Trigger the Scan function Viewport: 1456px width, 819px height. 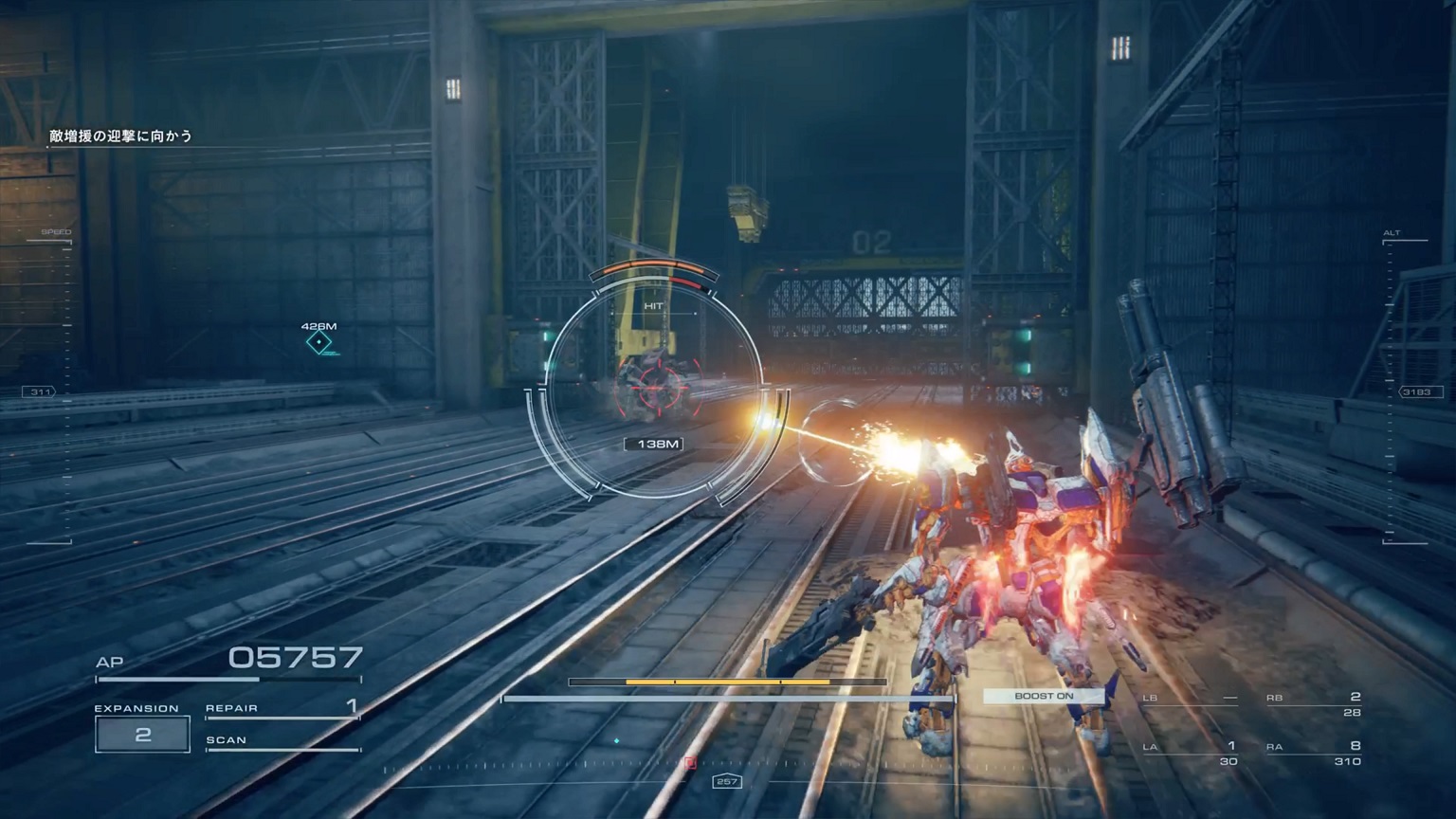282,740
